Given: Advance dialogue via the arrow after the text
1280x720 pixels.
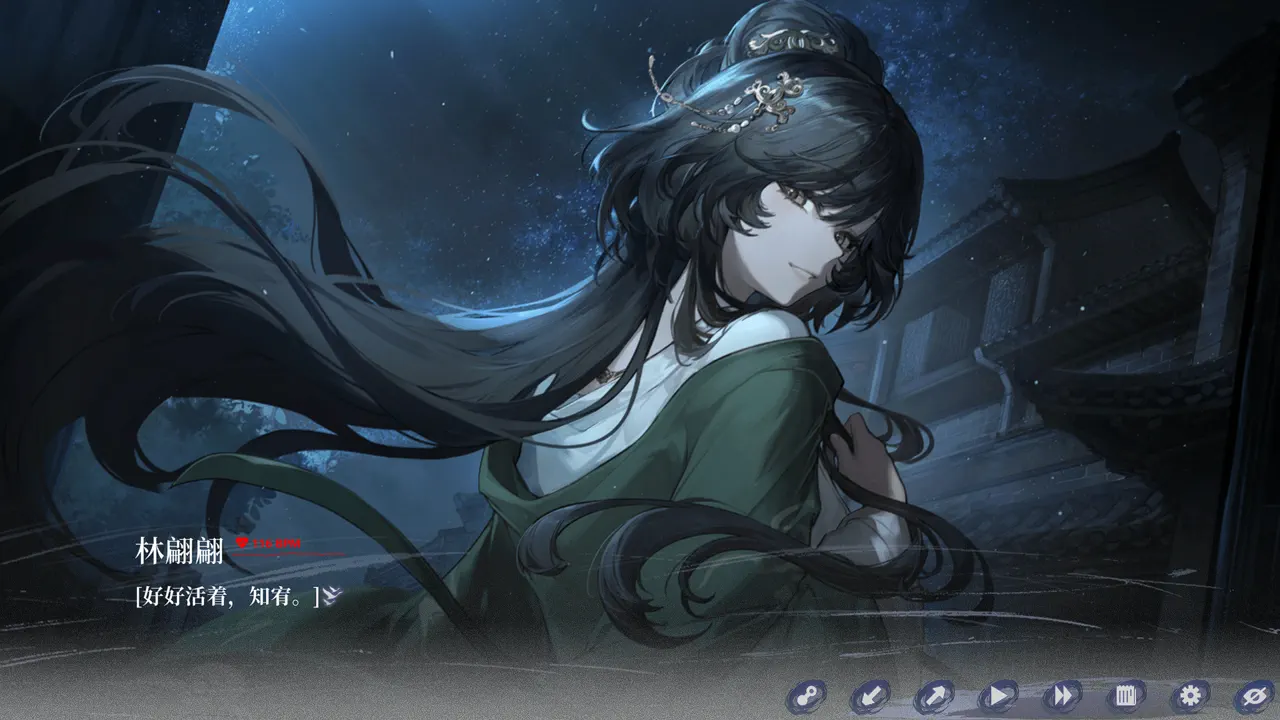Looking at the screenshot, I should pos(333,596).
